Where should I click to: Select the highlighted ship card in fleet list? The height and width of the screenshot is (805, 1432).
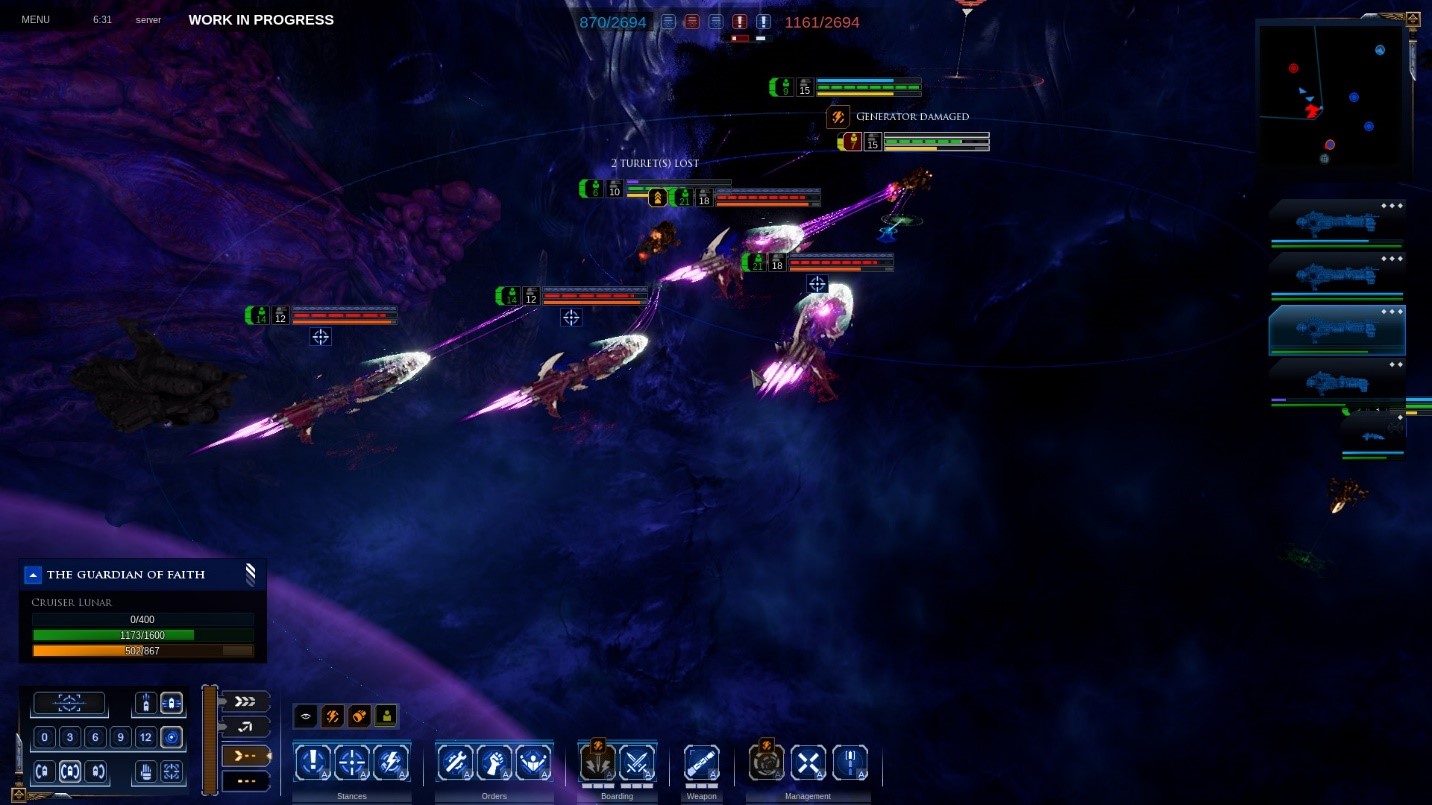click(1337, 331)
